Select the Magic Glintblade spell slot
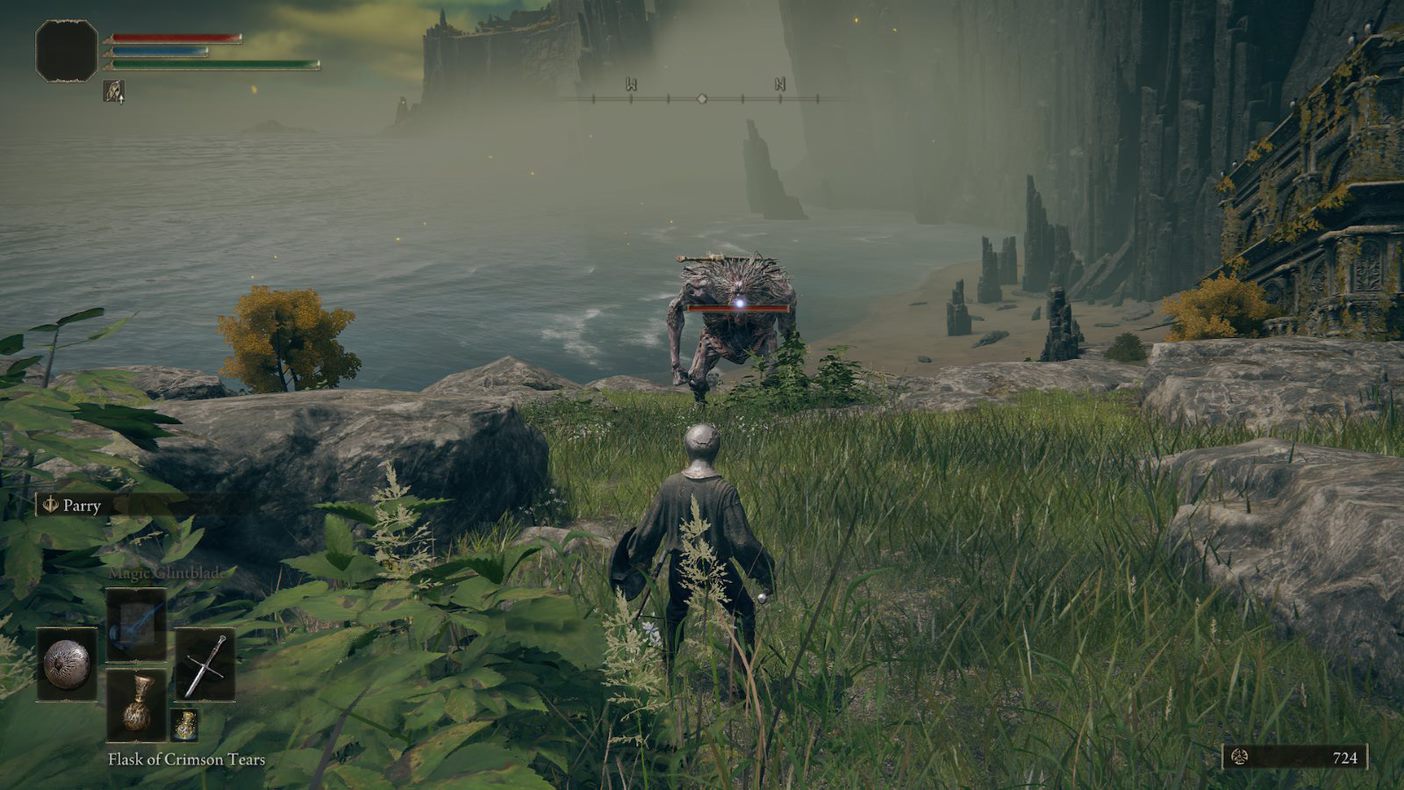Screen dimensions: 1404x790 tap(136, 624)
